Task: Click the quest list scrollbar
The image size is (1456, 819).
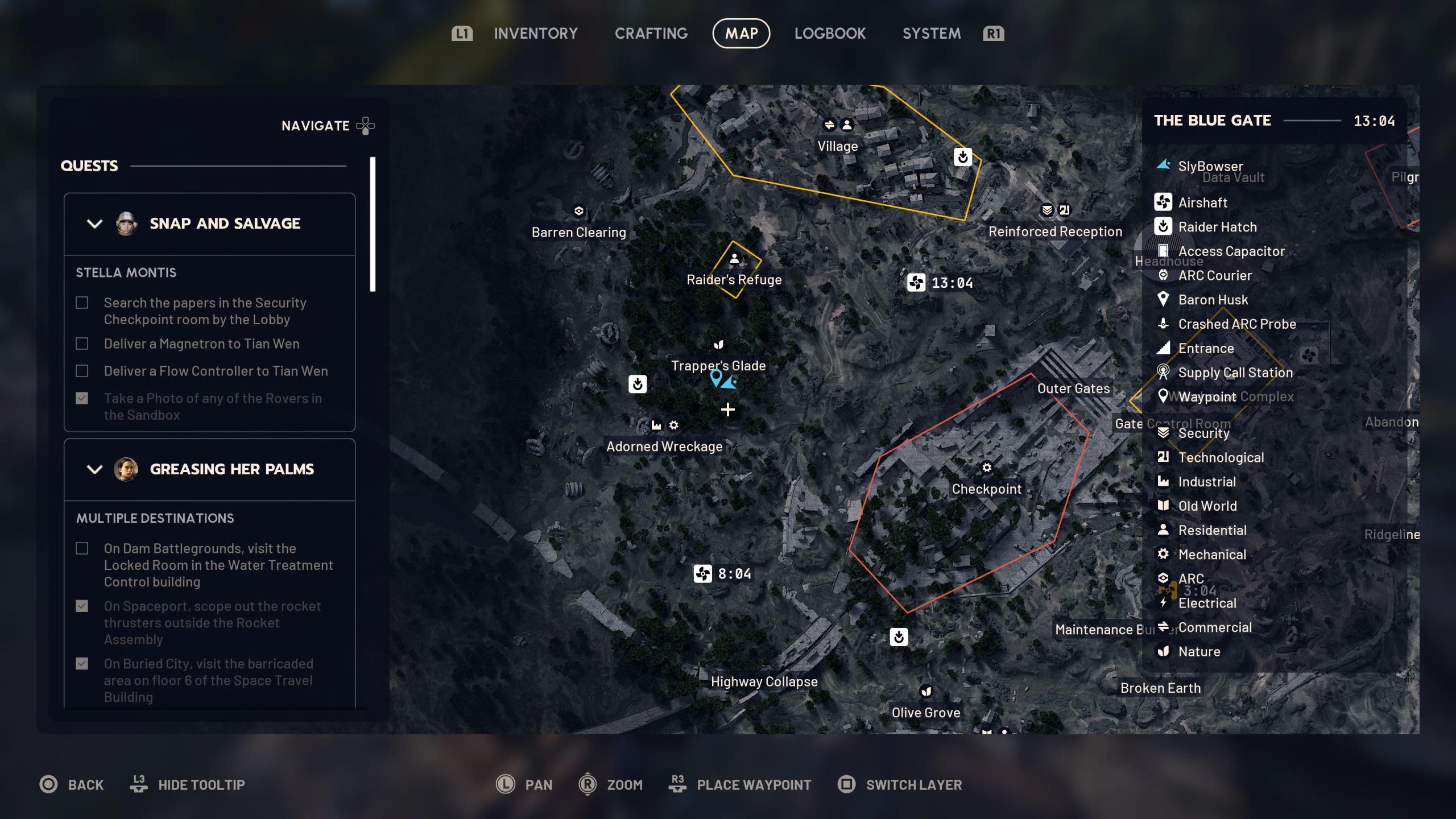Action: click(373, 225)
